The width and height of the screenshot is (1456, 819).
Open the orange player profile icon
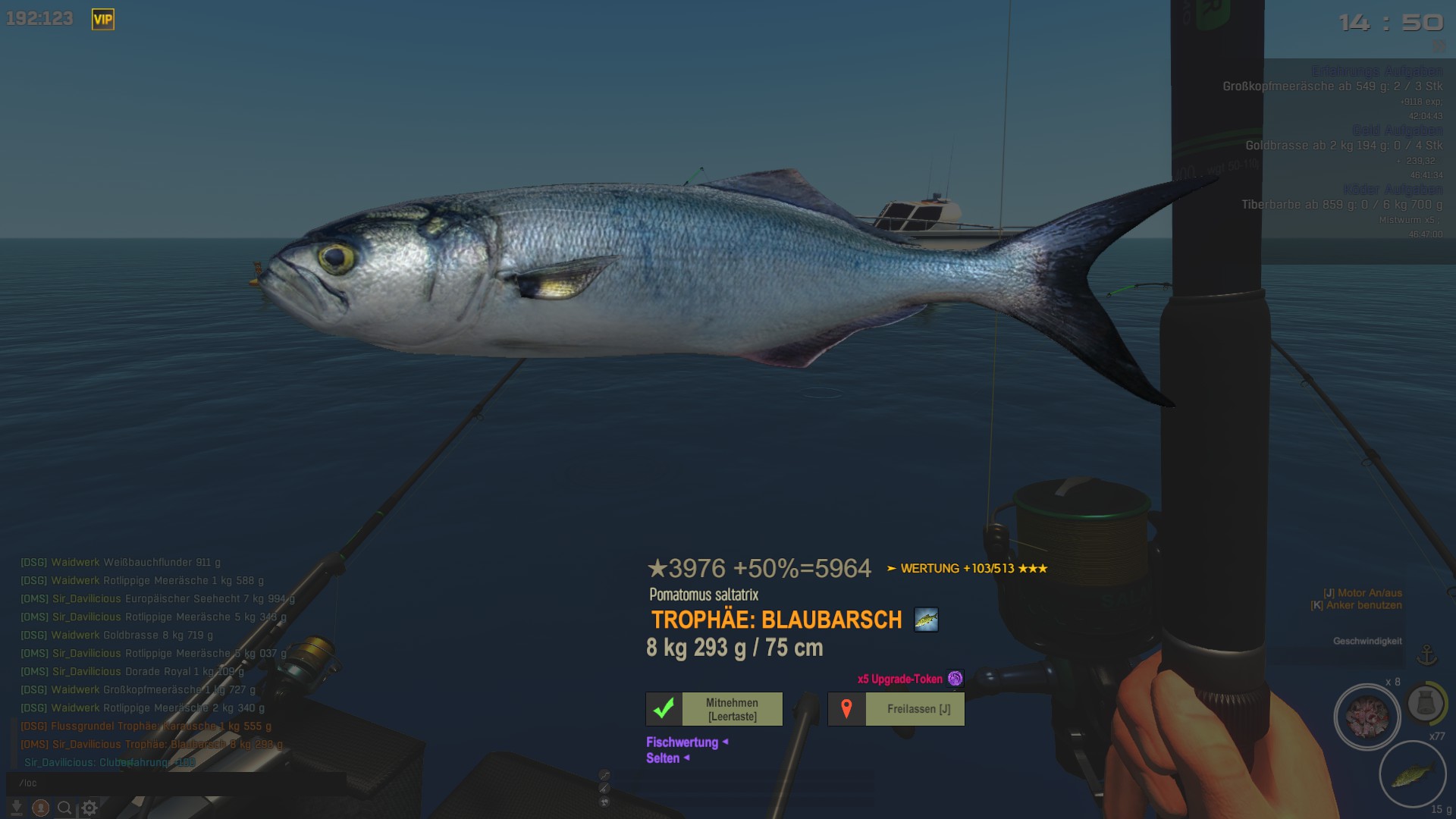[41, 808]
